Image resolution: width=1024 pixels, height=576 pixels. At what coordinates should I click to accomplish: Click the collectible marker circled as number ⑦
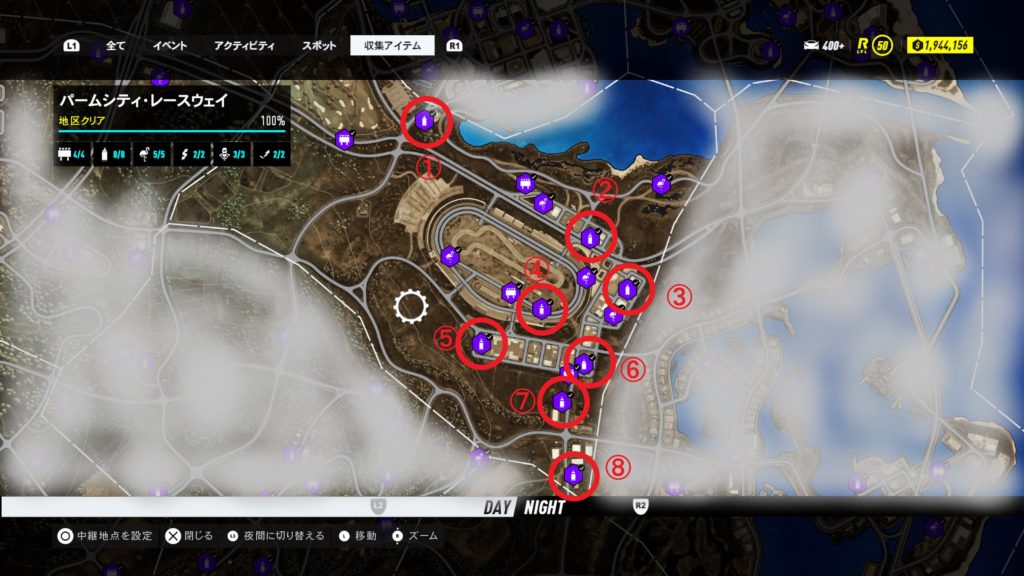click(x=562, y=402)
